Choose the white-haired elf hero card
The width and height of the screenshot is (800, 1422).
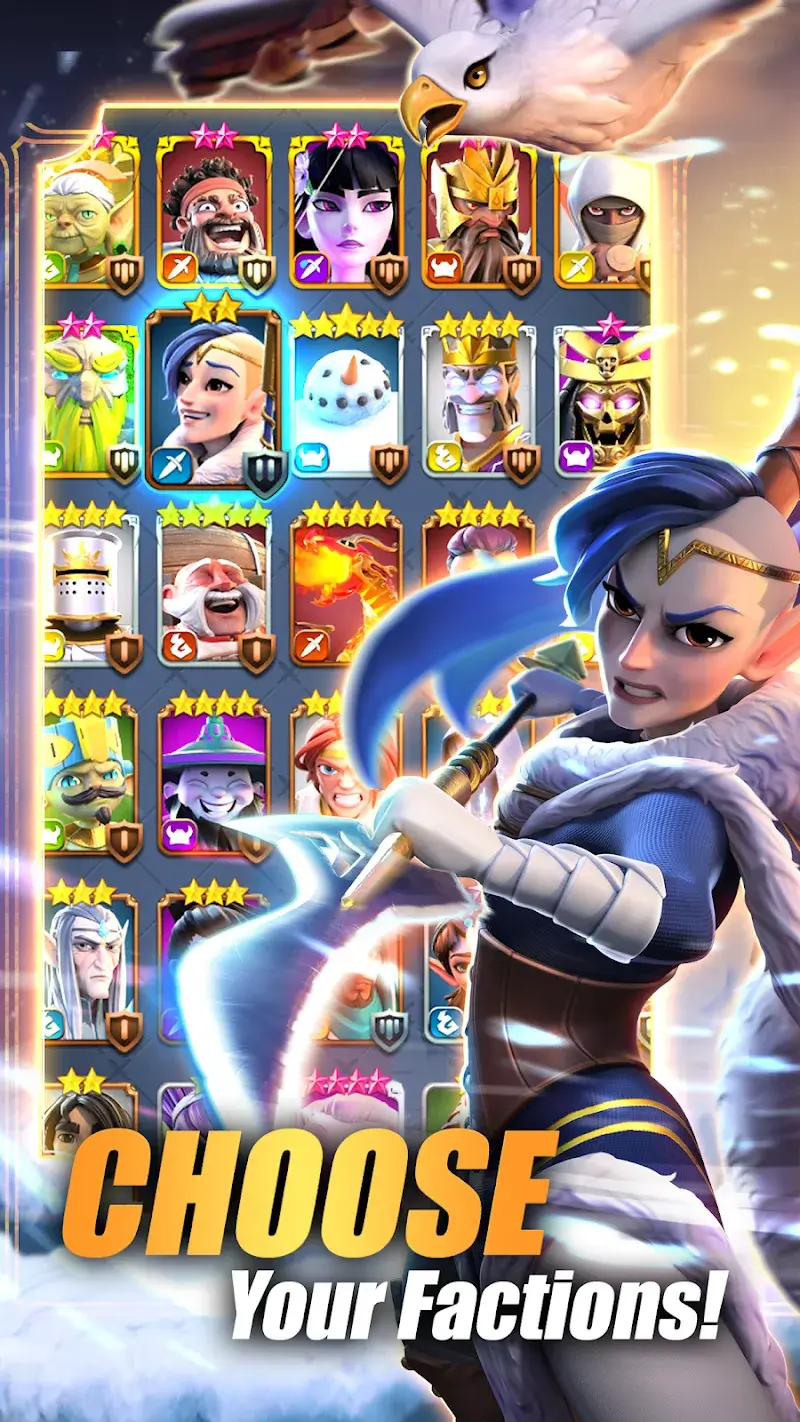90,965
